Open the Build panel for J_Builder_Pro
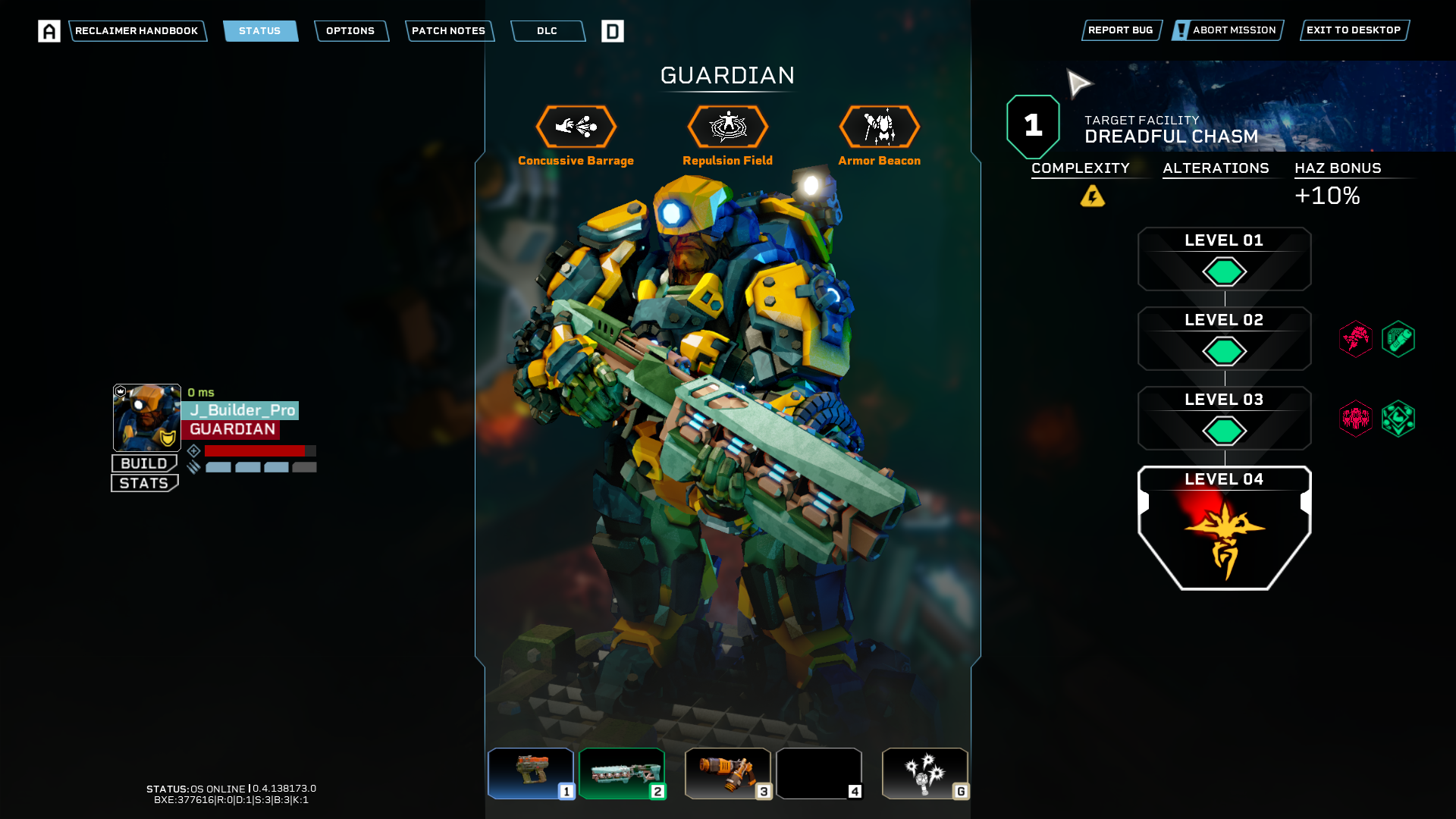1456x819 pixels. point(144,463)
